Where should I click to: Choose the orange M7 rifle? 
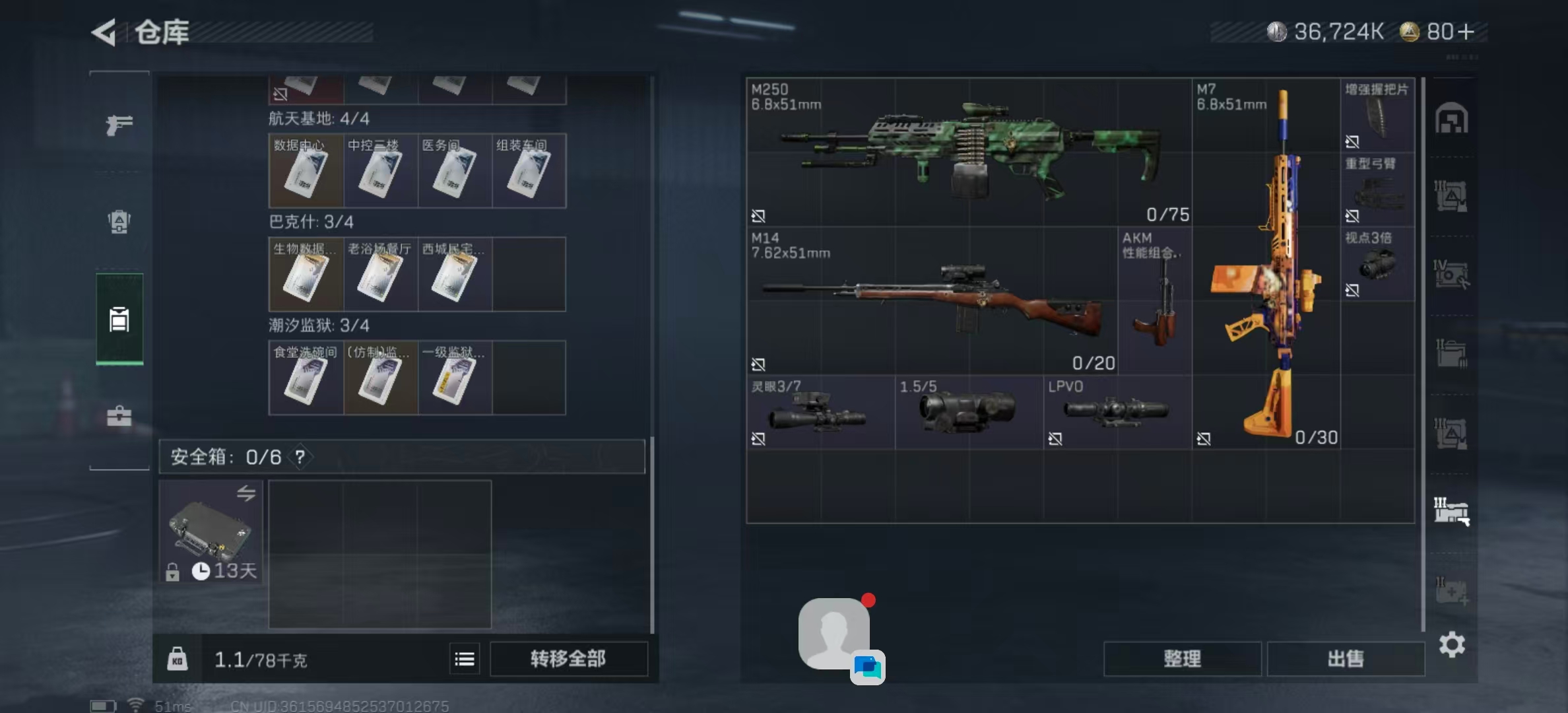click(x=1266, y=264)
